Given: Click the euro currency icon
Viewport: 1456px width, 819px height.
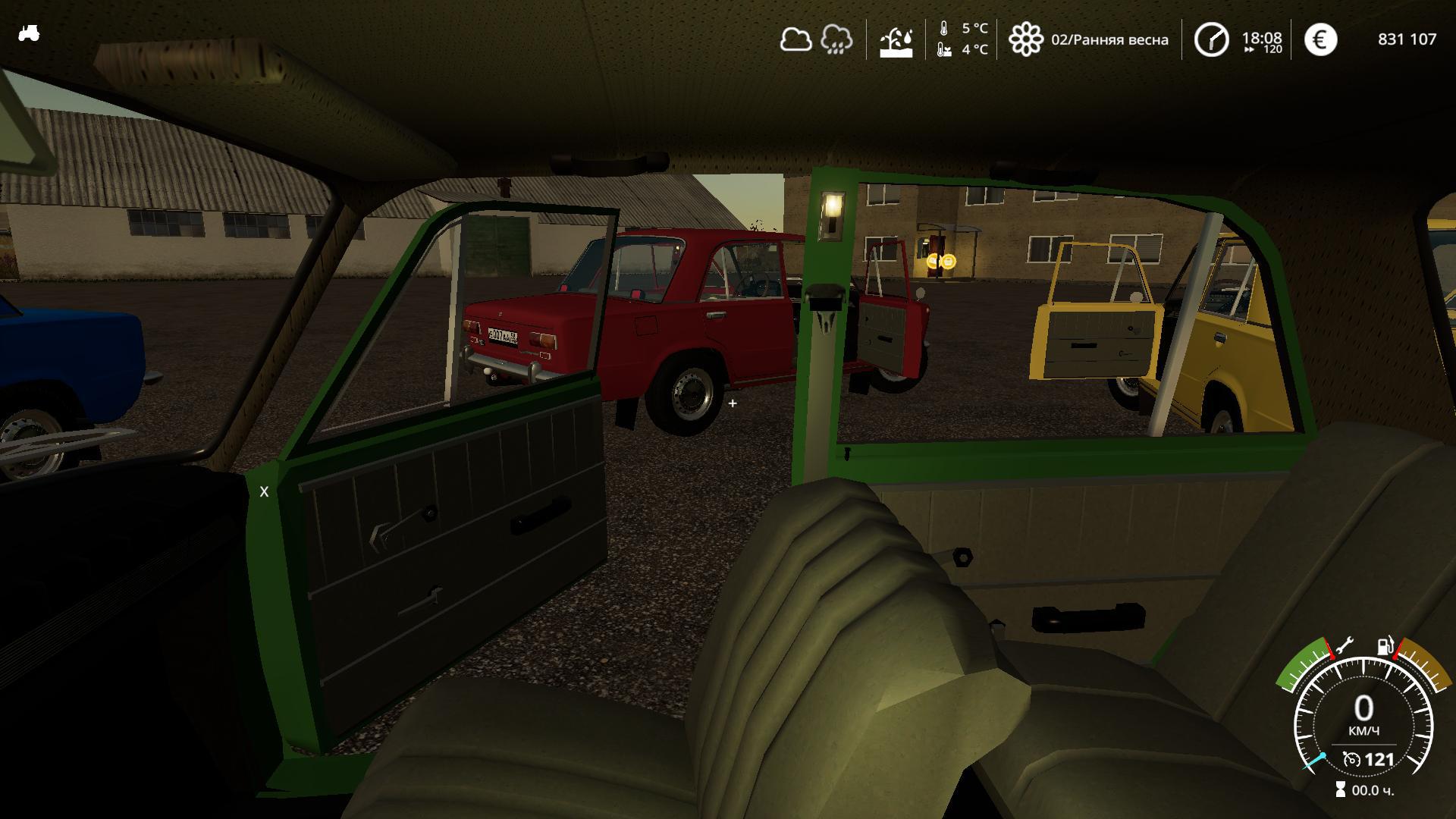Looking at the screenshot, I should 1320,39.
